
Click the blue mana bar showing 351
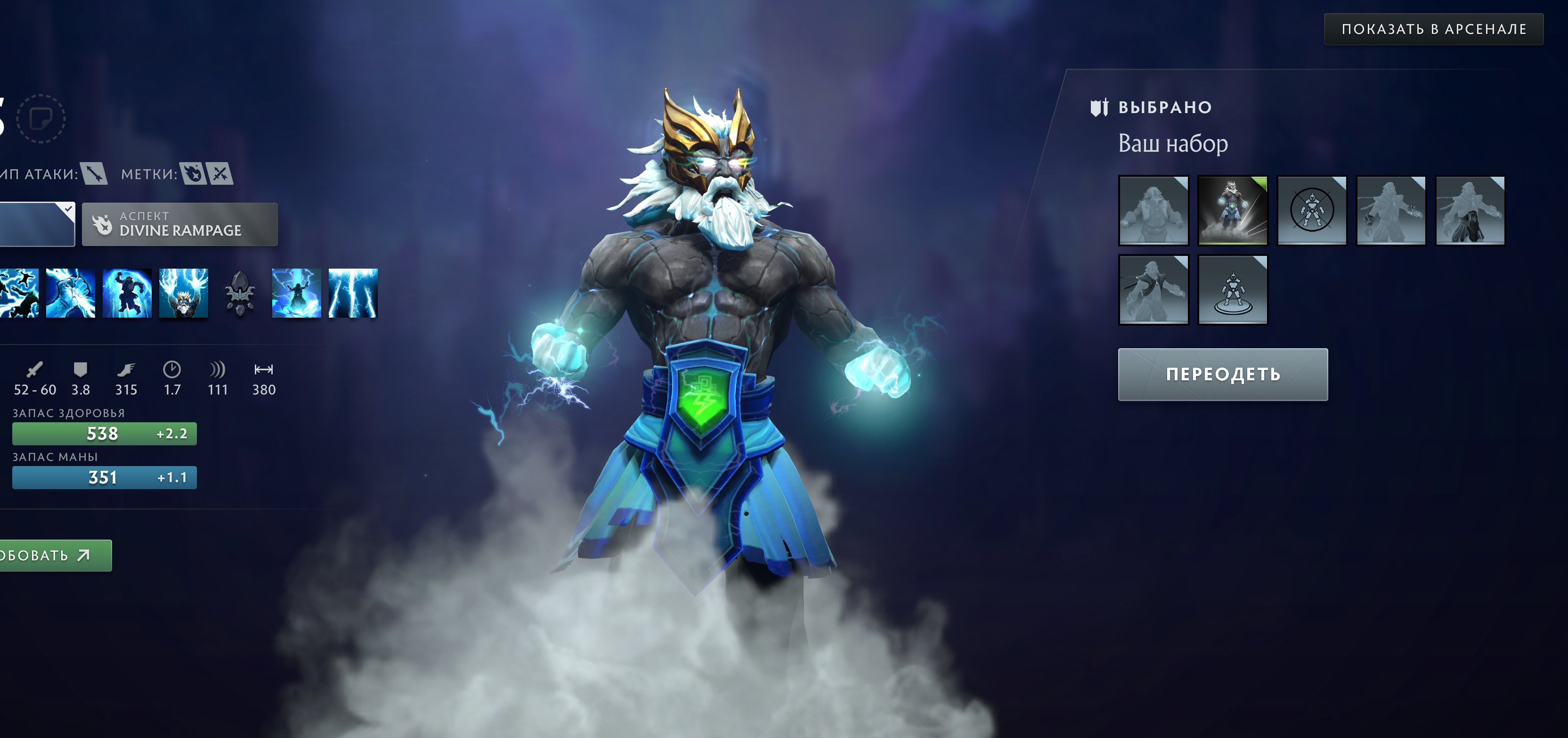104,477
